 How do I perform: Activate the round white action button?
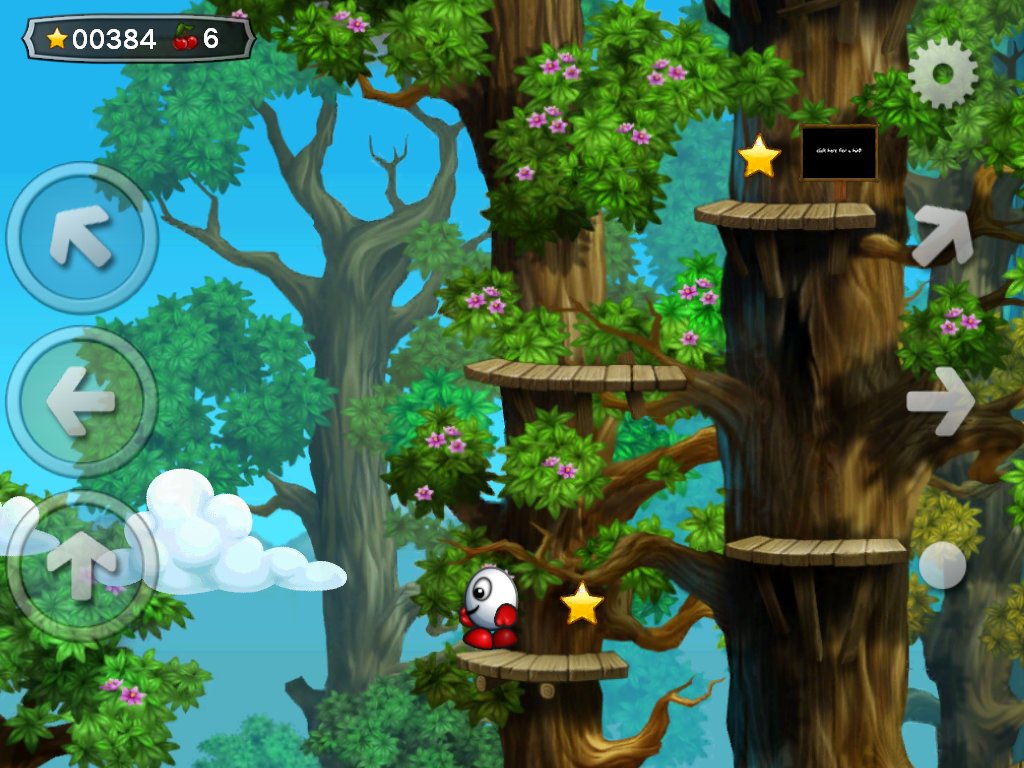click(x=942, y=565)
